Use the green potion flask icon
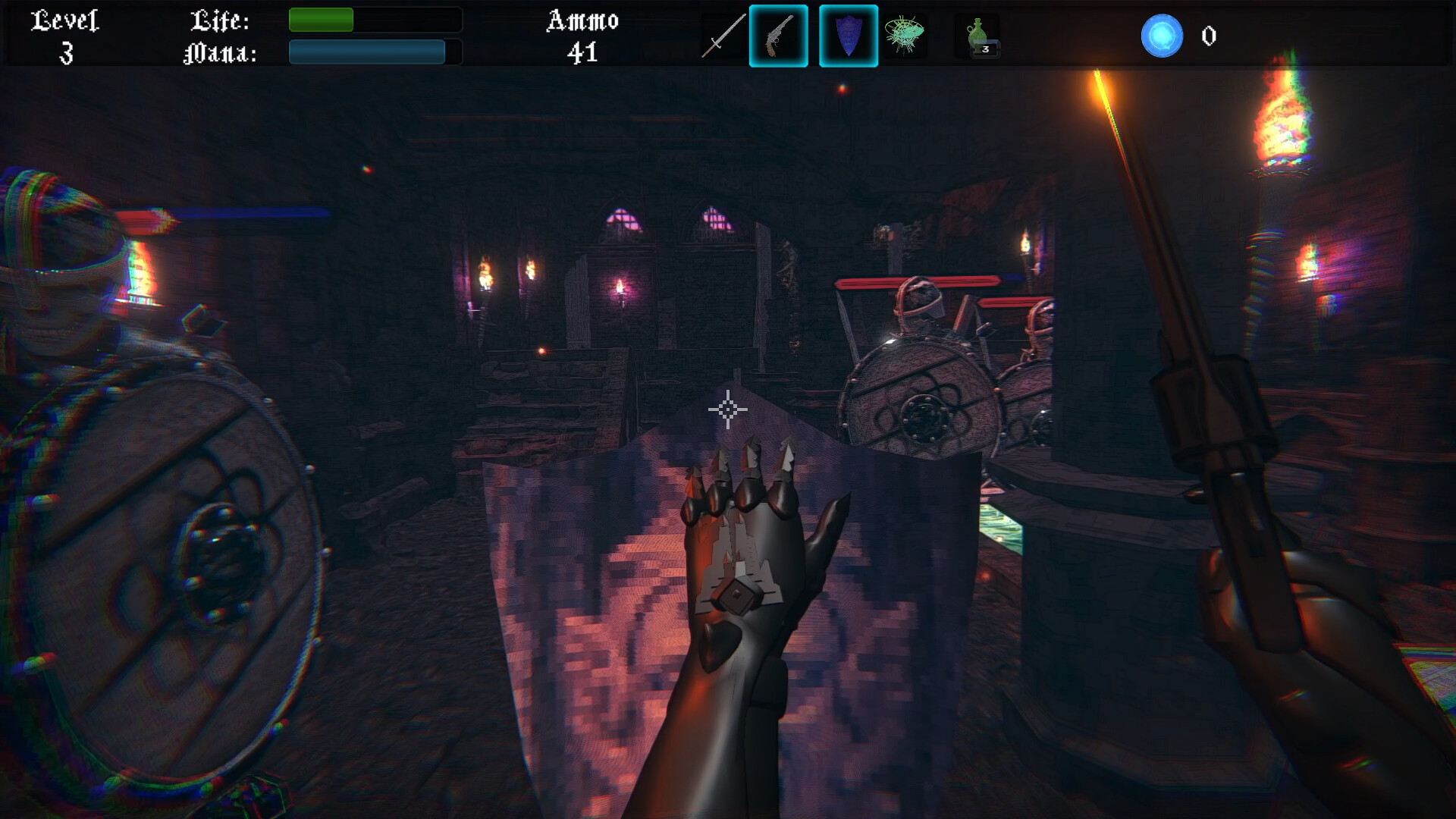Viewport: 1456px width, 819px height. pos(977,34)
